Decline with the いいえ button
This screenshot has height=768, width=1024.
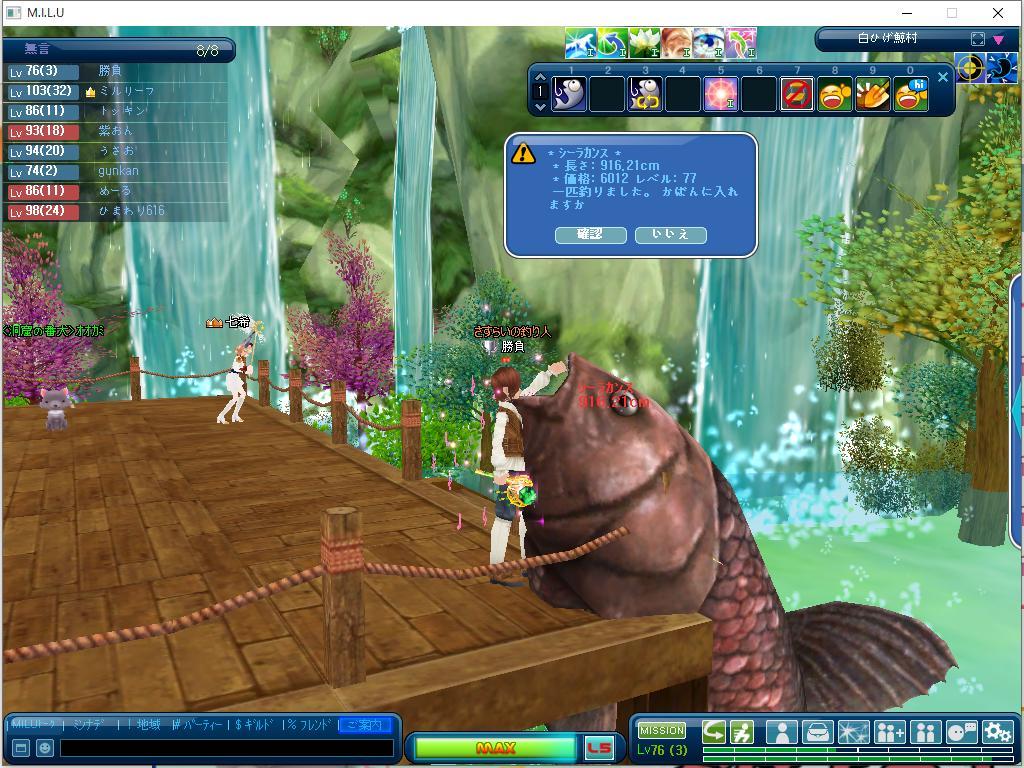click(x=670, y=234)
